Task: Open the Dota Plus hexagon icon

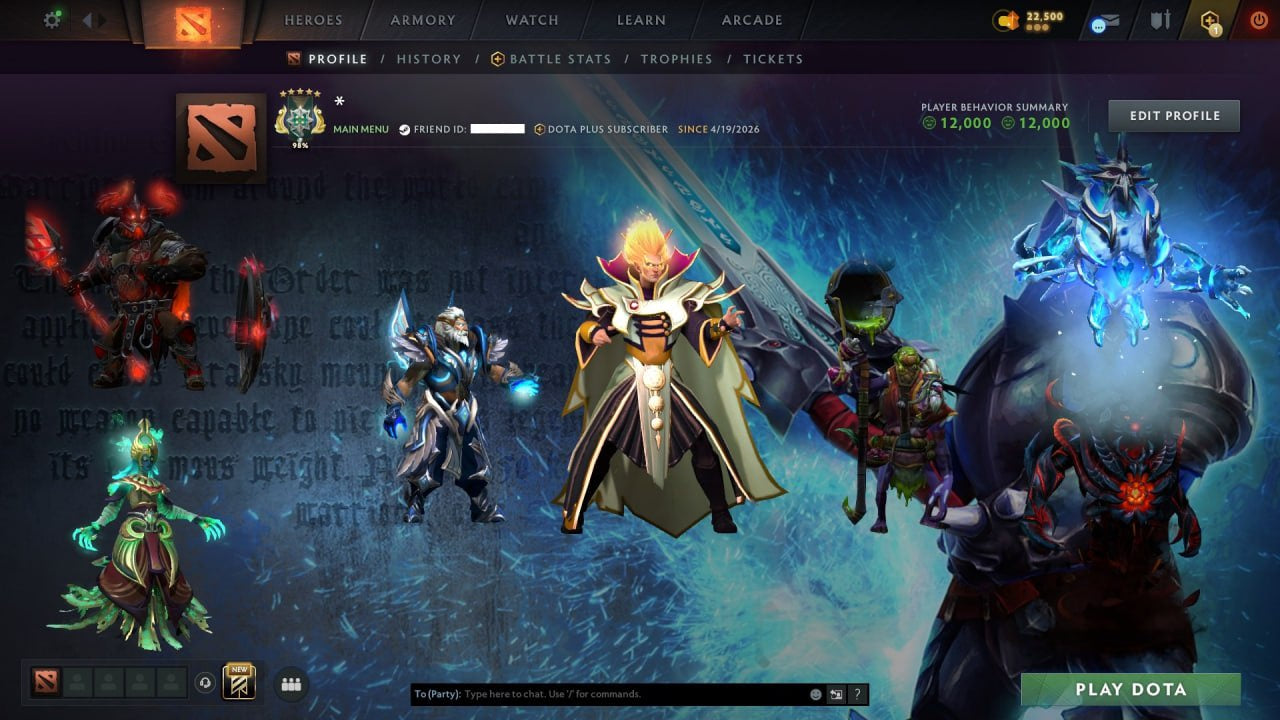Action: click(1212, 20)
